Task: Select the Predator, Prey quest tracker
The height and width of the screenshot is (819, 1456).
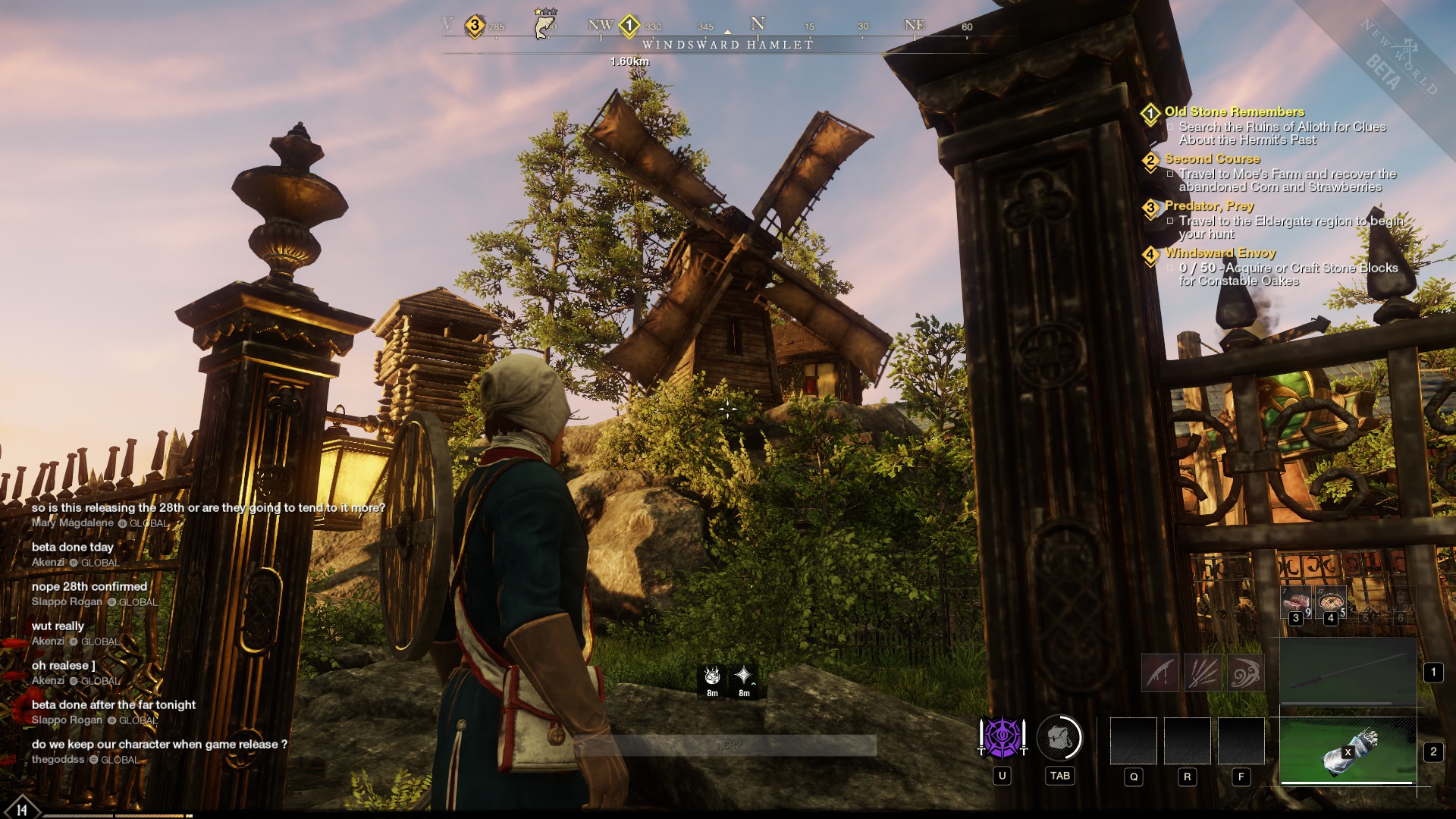Action: [x=1209, y=206]
